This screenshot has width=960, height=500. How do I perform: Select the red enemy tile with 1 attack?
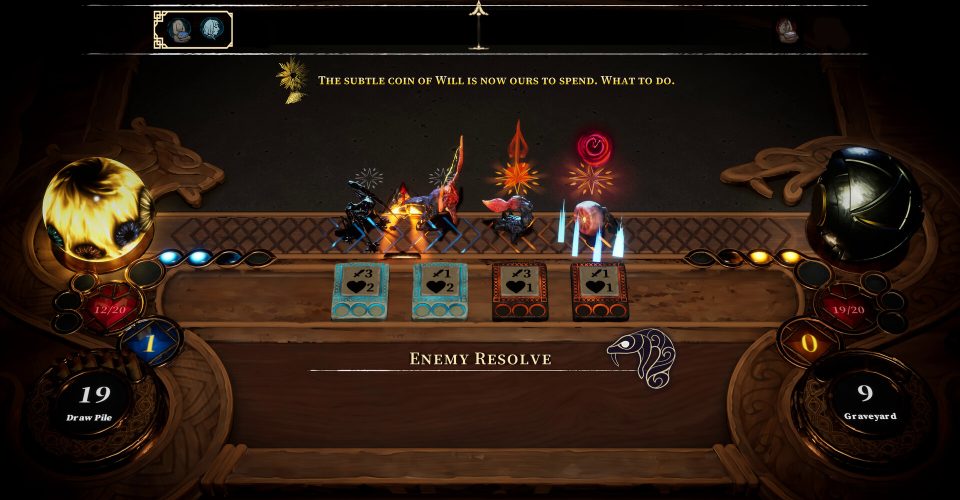(600, 290)
